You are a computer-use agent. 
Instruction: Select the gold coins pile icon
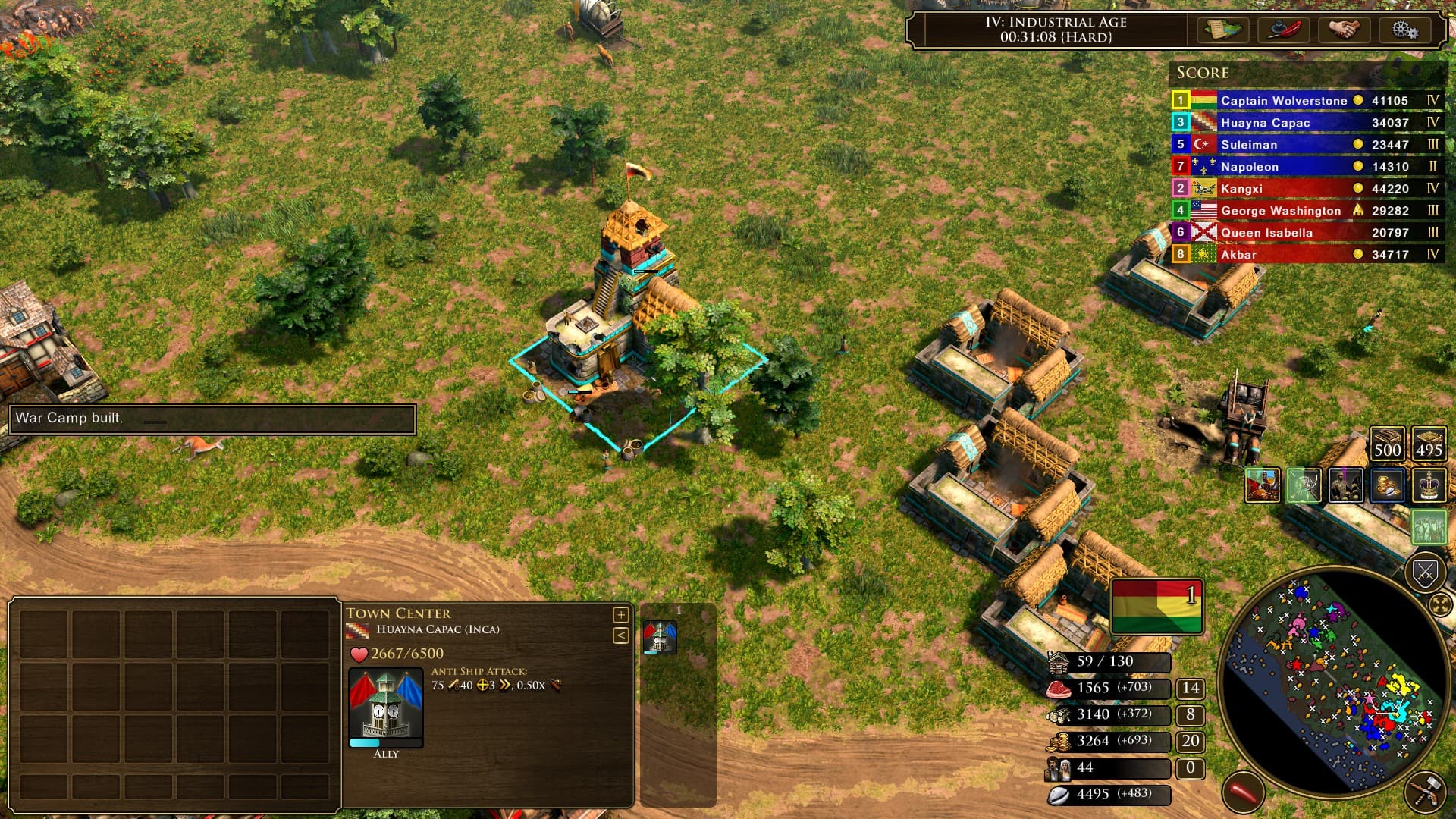(1387, 485)
